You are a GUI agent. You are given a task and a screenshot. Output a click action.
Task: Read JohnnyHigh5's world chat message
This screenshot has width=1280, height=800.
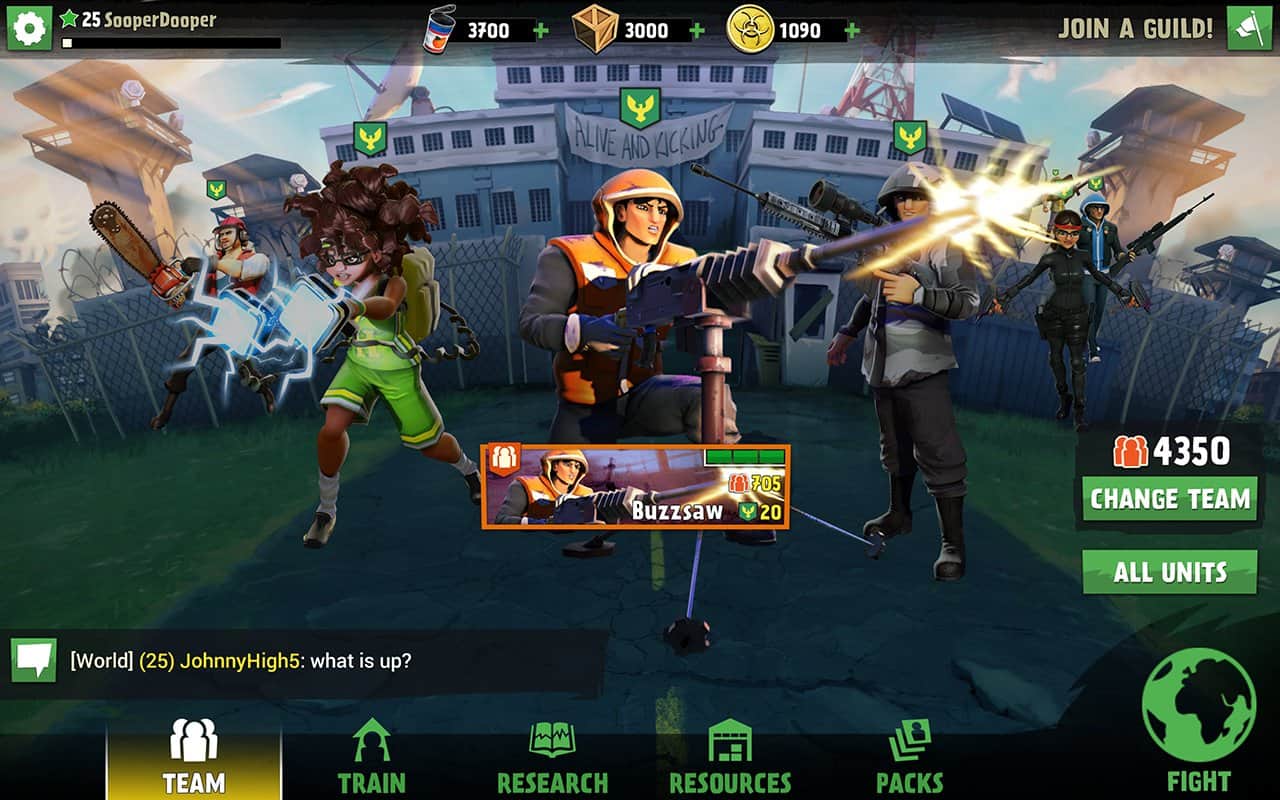pos(240,661)
